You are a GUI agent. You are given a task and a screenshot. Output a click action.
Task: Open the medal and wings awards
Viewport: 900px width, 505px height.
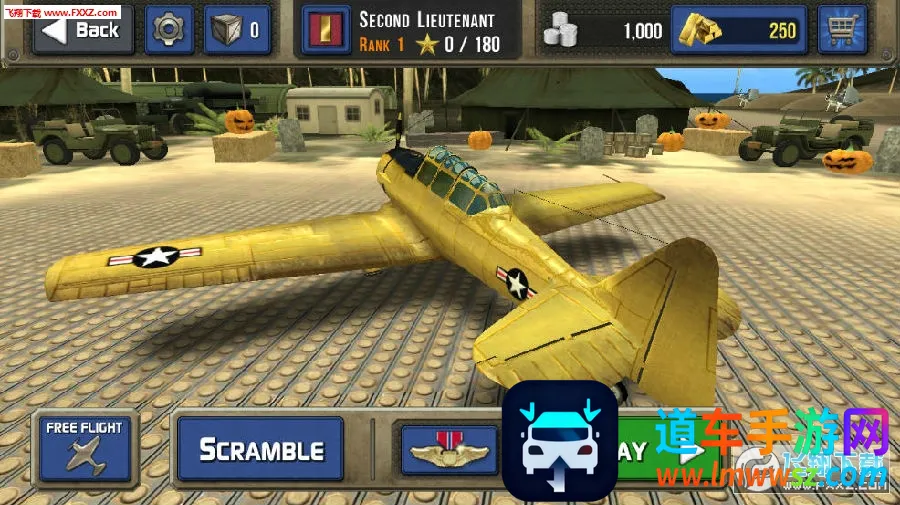449,450
